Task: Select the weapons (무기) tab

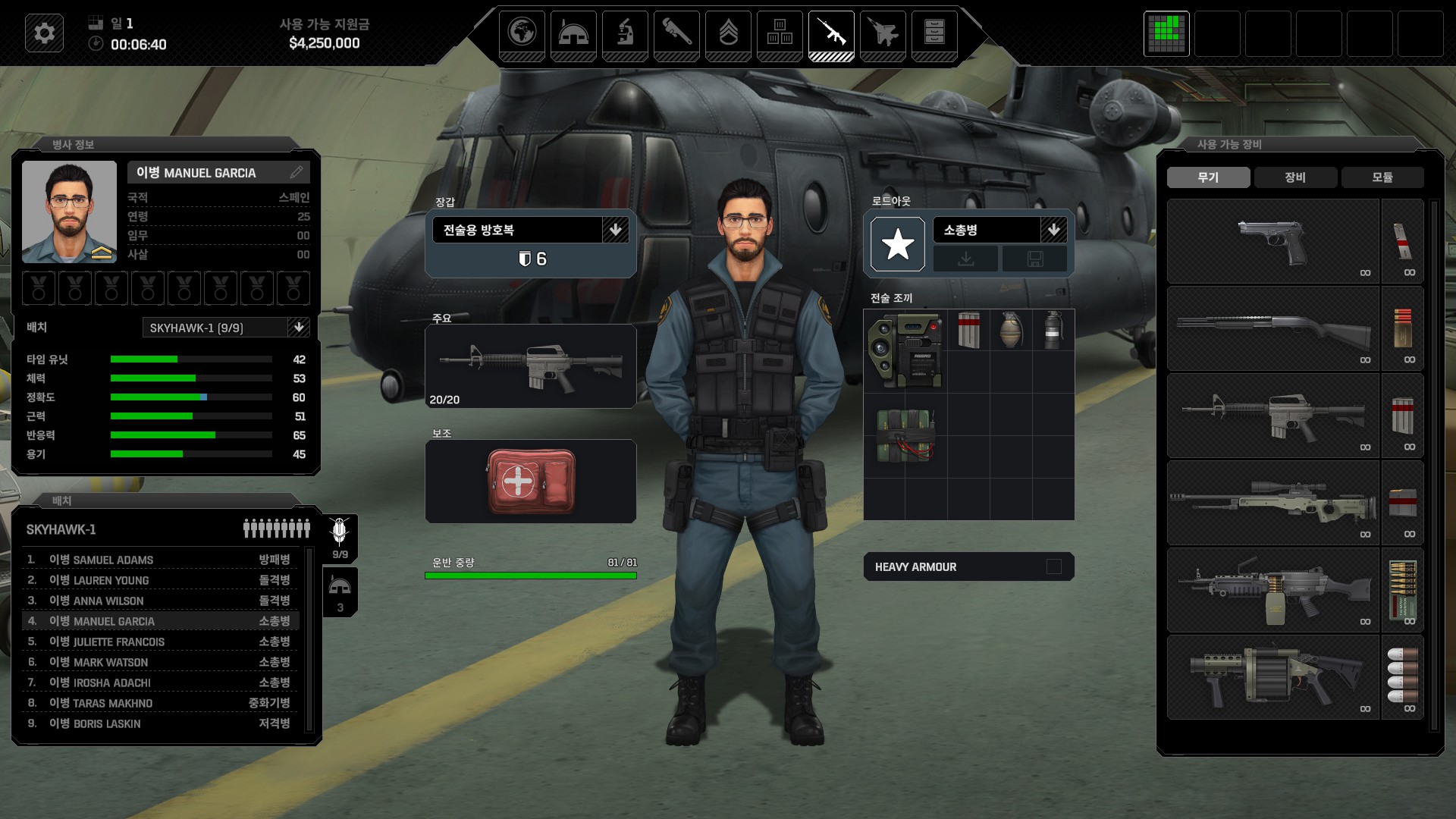Action: [1208, 177]
